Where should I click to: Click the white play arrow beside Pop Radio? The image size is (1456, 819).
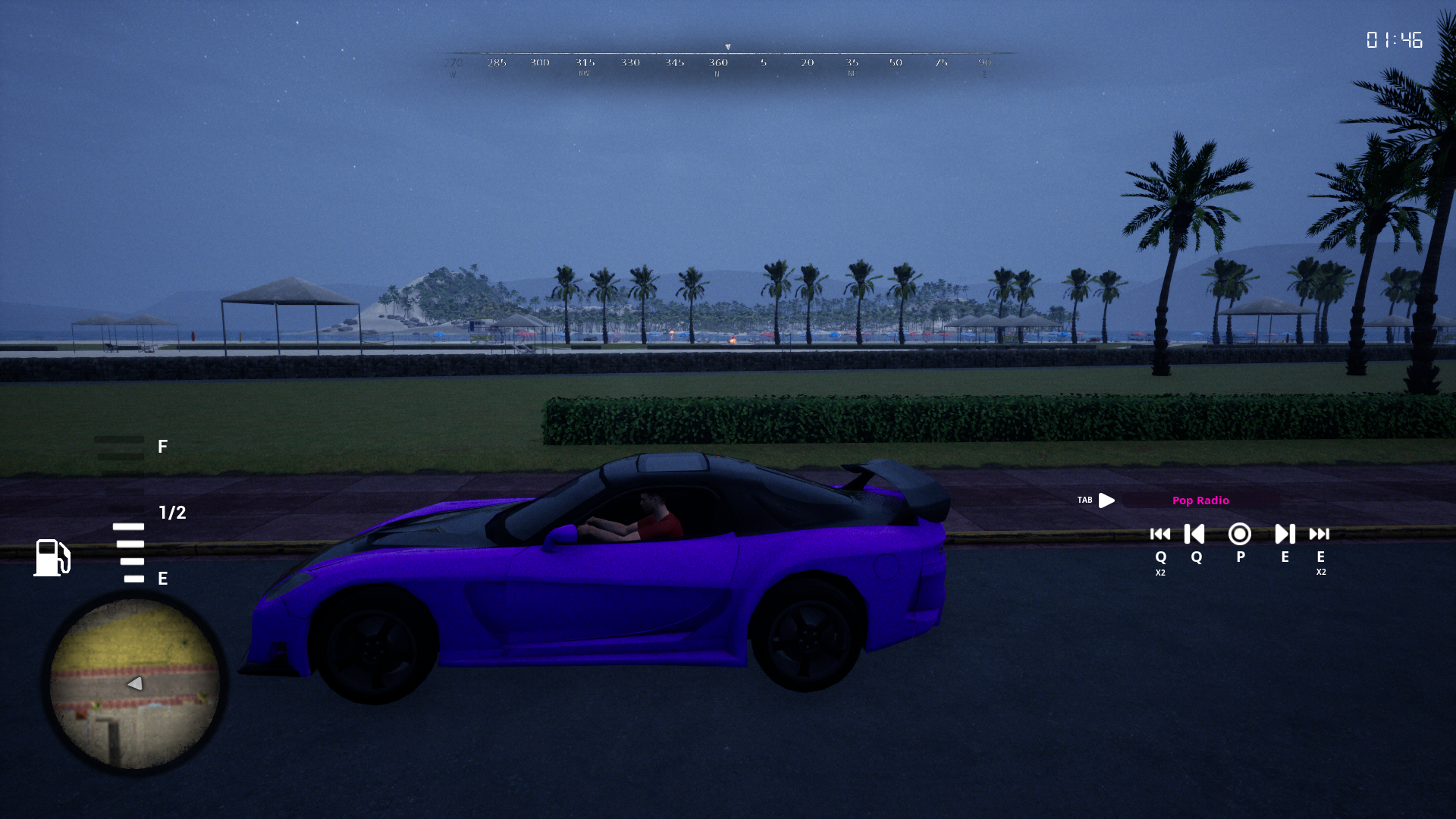pos(1106,500)
